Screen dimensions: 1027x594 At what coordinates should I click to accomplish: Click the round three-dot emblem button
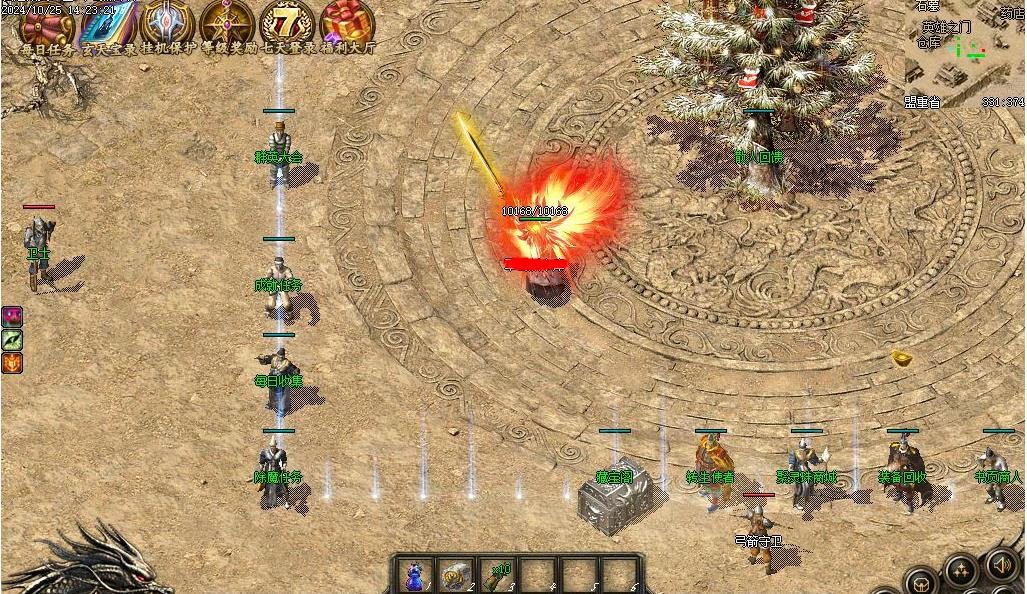[x=962, y=572]
